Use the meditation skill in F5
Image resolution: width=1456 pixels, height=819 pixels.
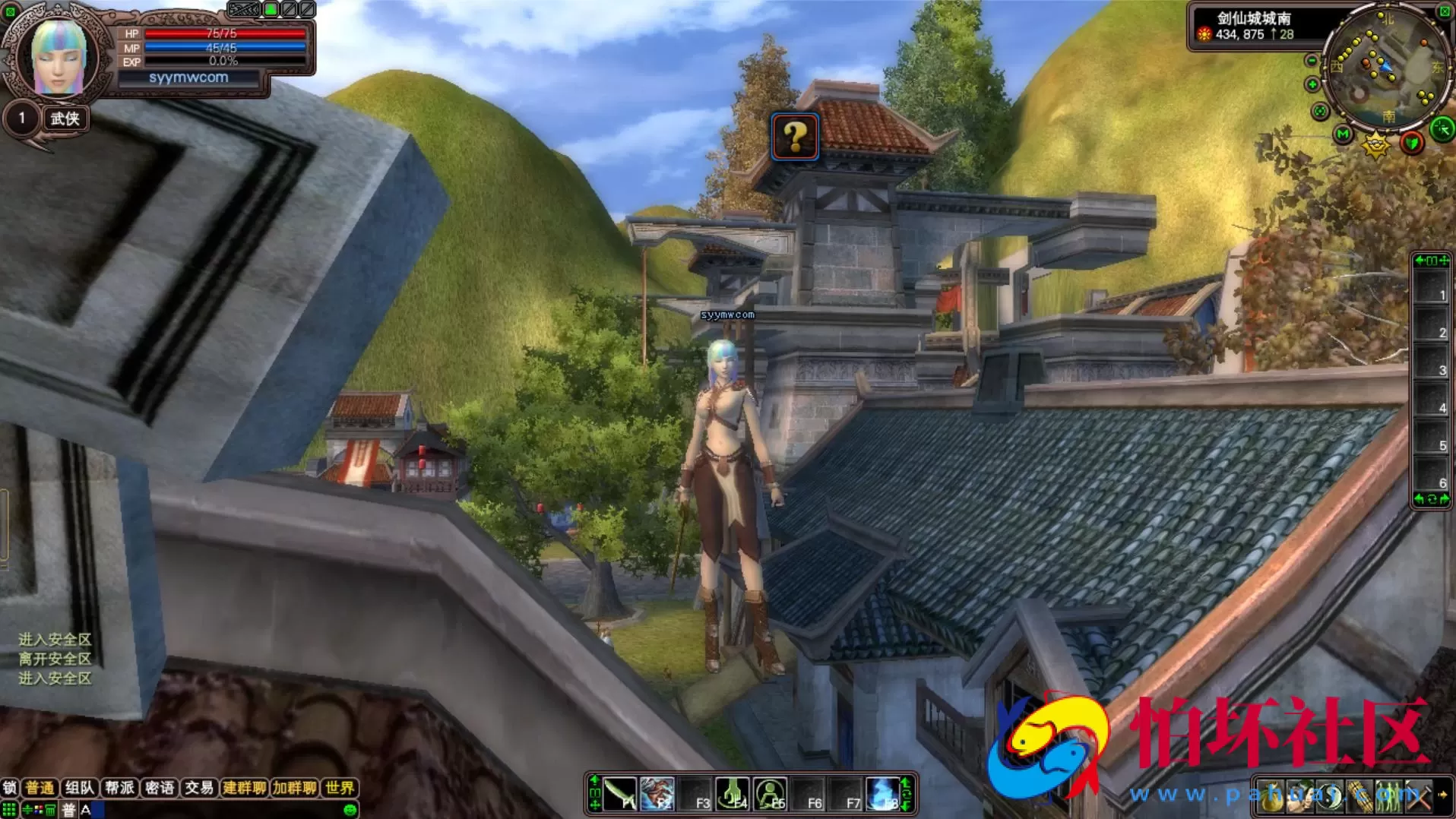click(x=771, y=794)
